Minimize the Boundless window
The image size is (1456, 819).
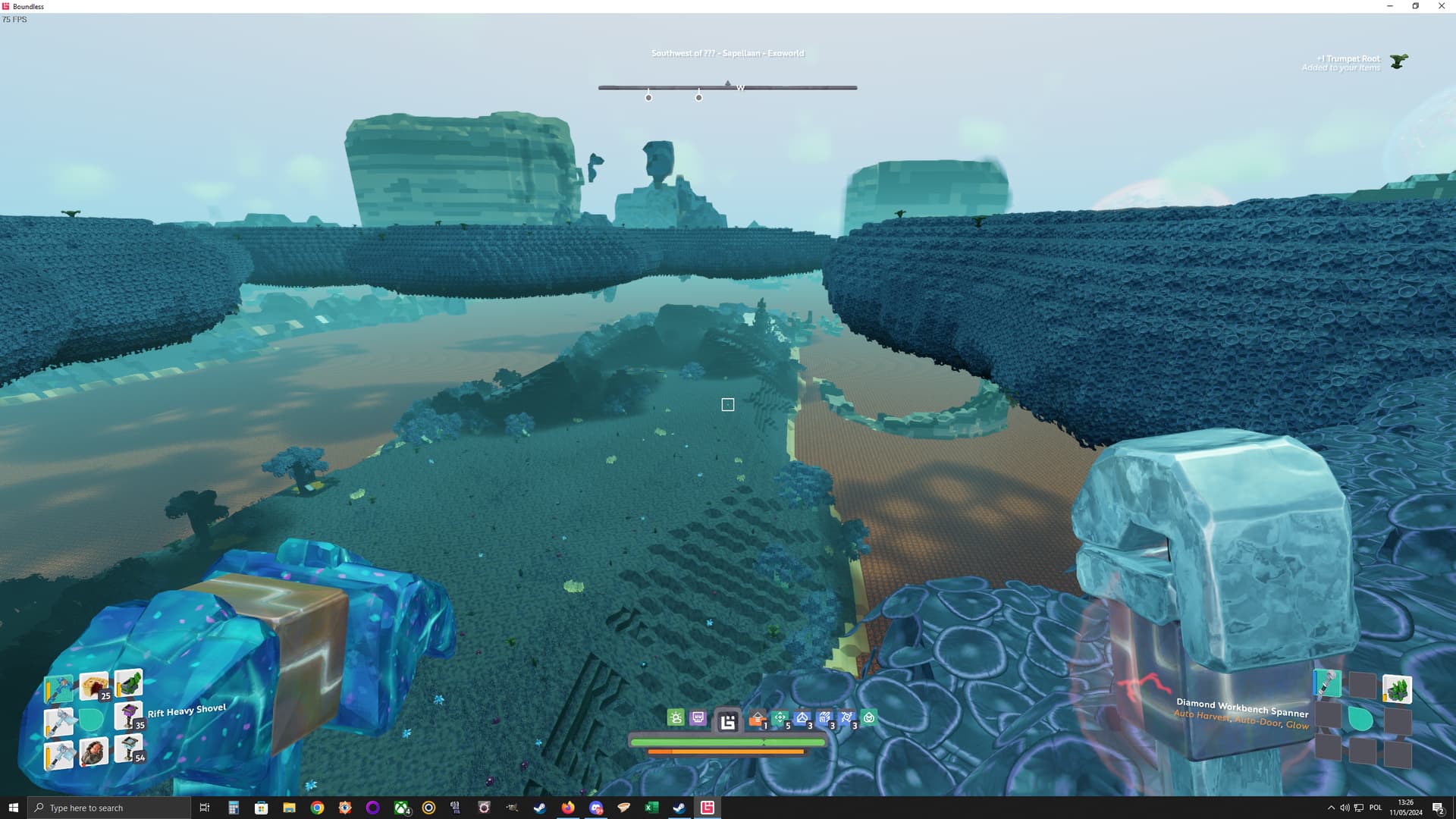1390,6
